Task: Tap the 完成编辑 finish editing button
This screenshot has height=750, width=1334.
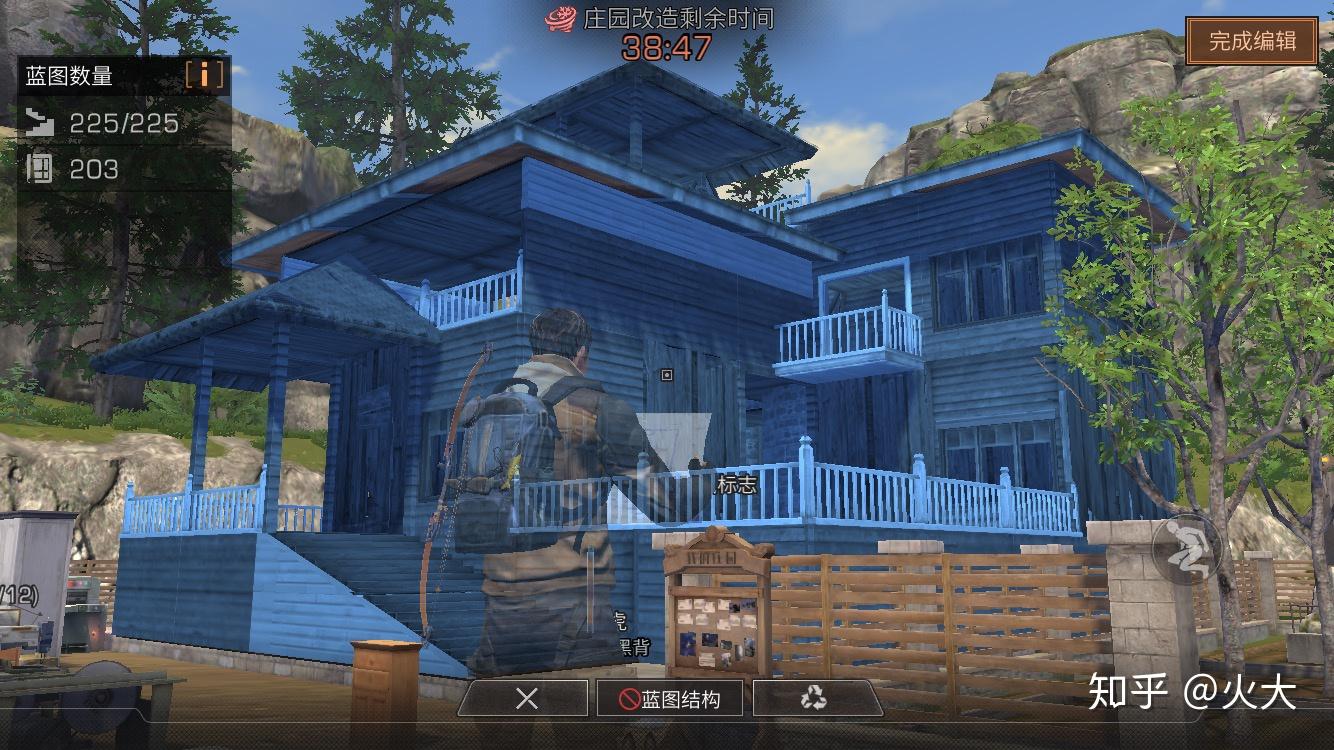Action: click(x=1252, y=41)
